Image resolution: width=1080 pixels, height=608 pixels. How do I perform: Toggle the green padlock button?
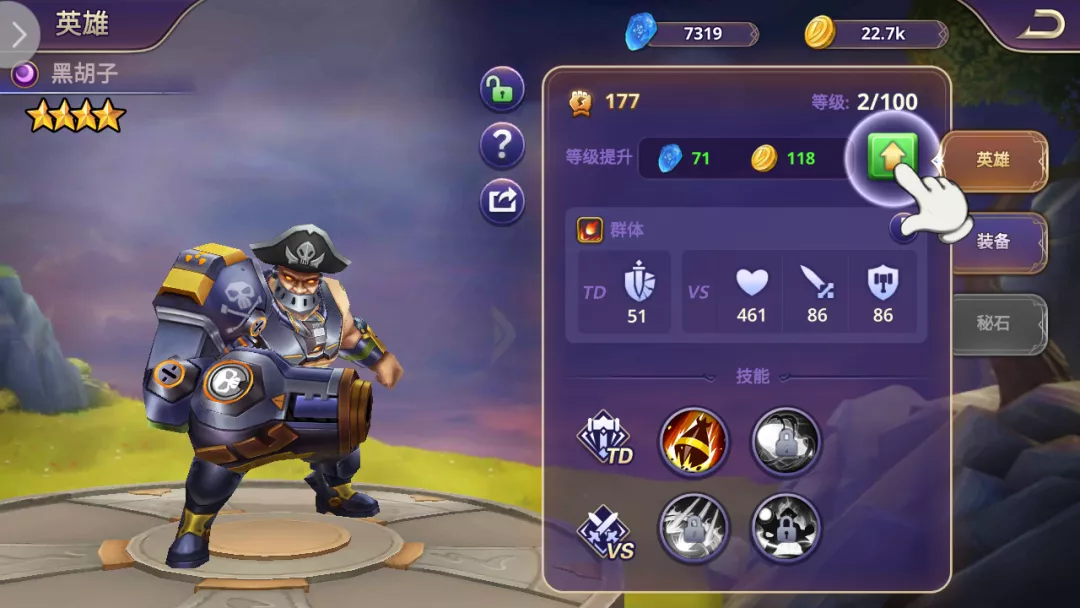click(502, 91)
